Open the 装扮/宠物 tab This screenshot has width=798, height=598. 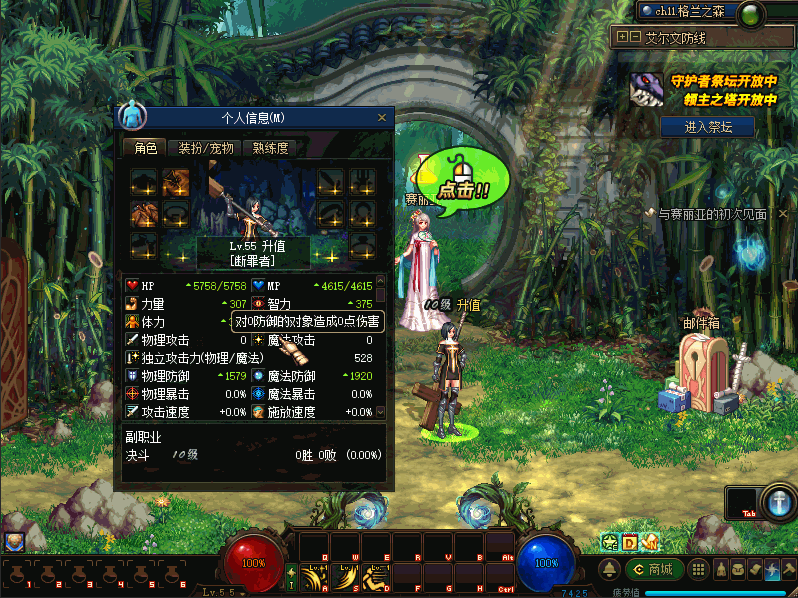coord(206,148)
